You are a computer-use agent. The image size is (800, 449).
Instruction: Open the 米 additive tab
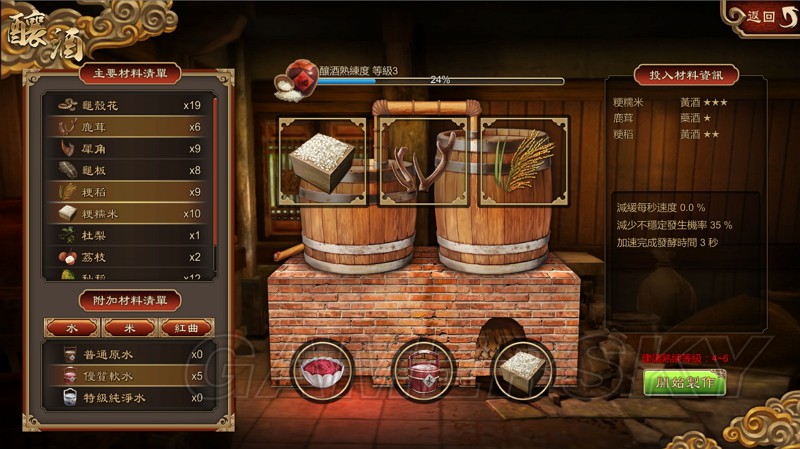tap(128, 327)
